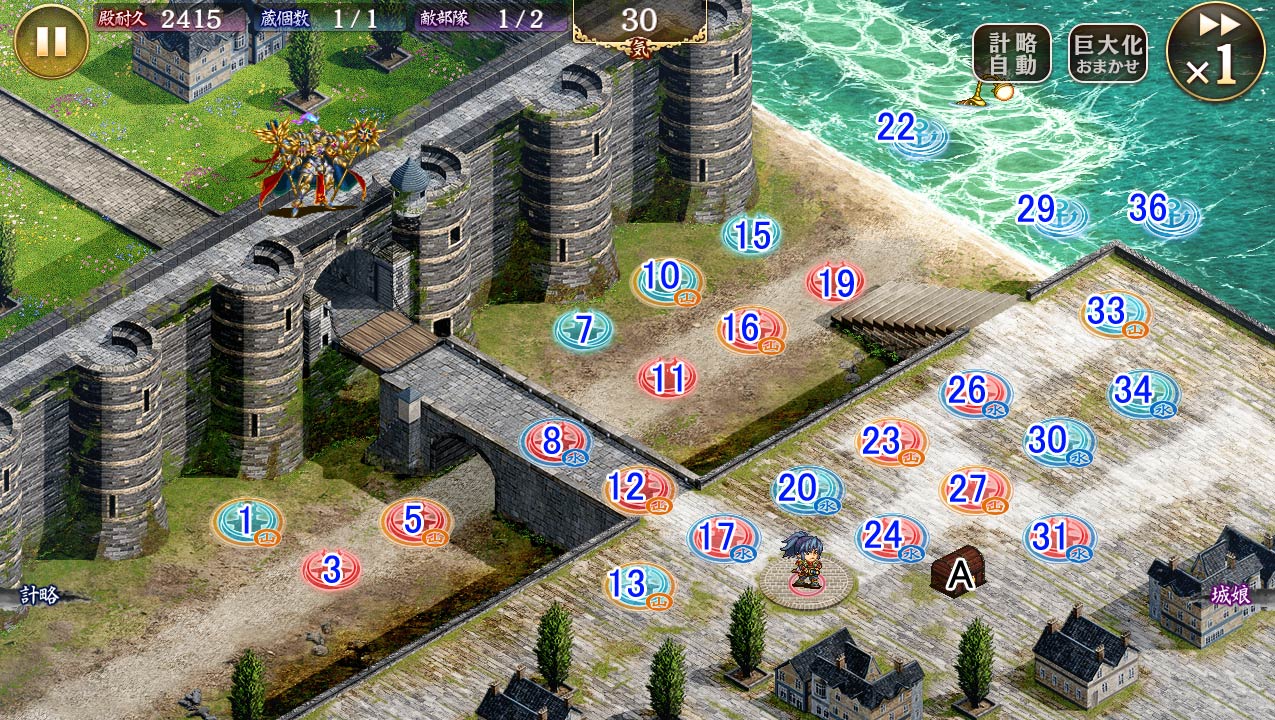Select deployment tile number 1
The image size is (1275, 720).
pos(247,522)
